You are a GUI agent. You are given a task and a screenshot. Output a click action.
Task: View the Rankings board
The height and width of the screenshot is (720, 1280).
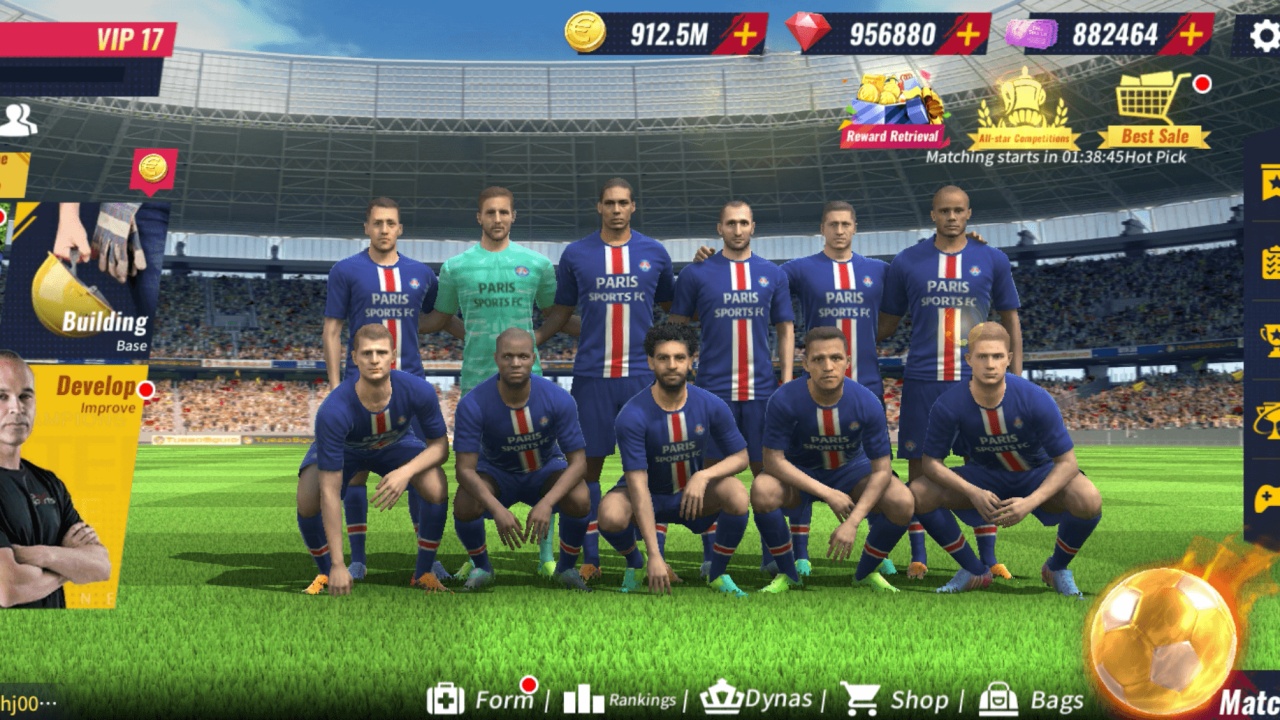click(620, 699)
